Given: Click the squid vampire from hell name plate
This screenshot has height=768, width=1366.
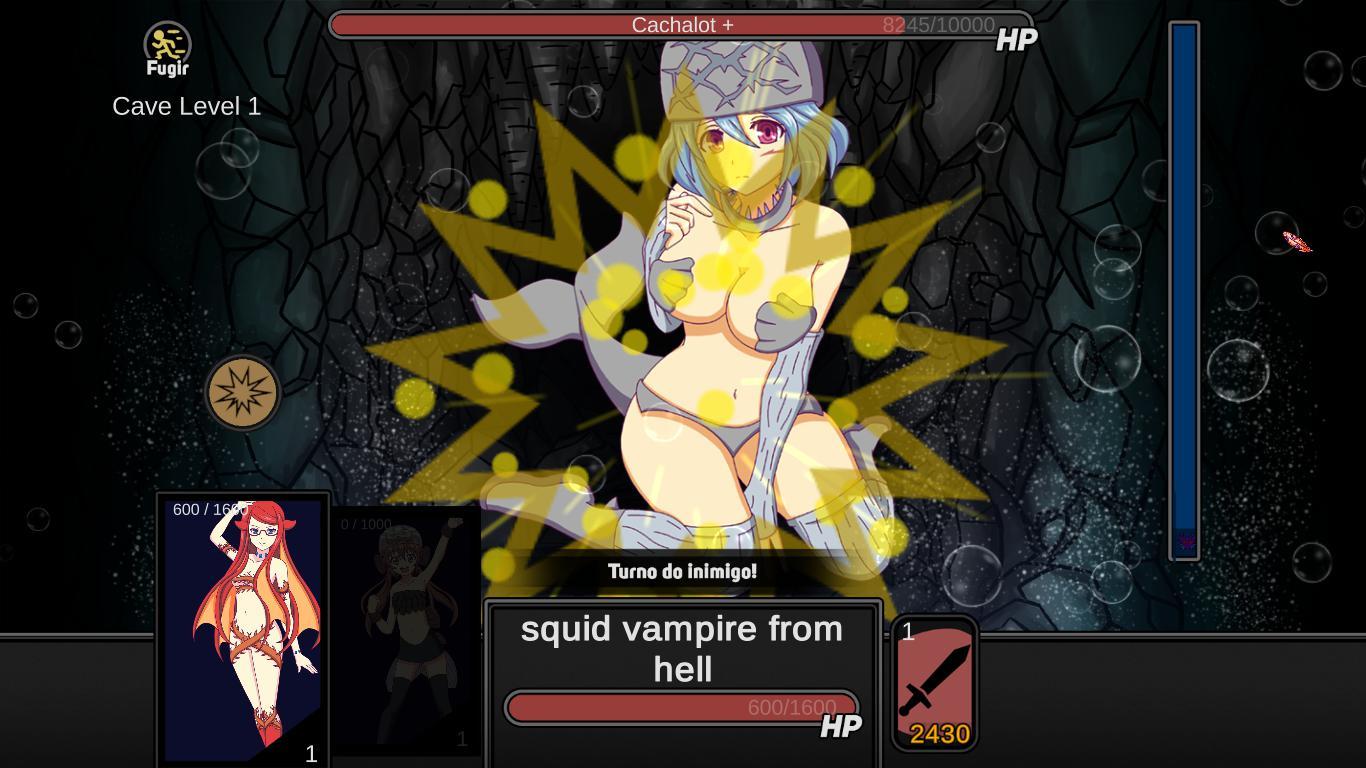Looking at the screenshot, I should (683, 648).
